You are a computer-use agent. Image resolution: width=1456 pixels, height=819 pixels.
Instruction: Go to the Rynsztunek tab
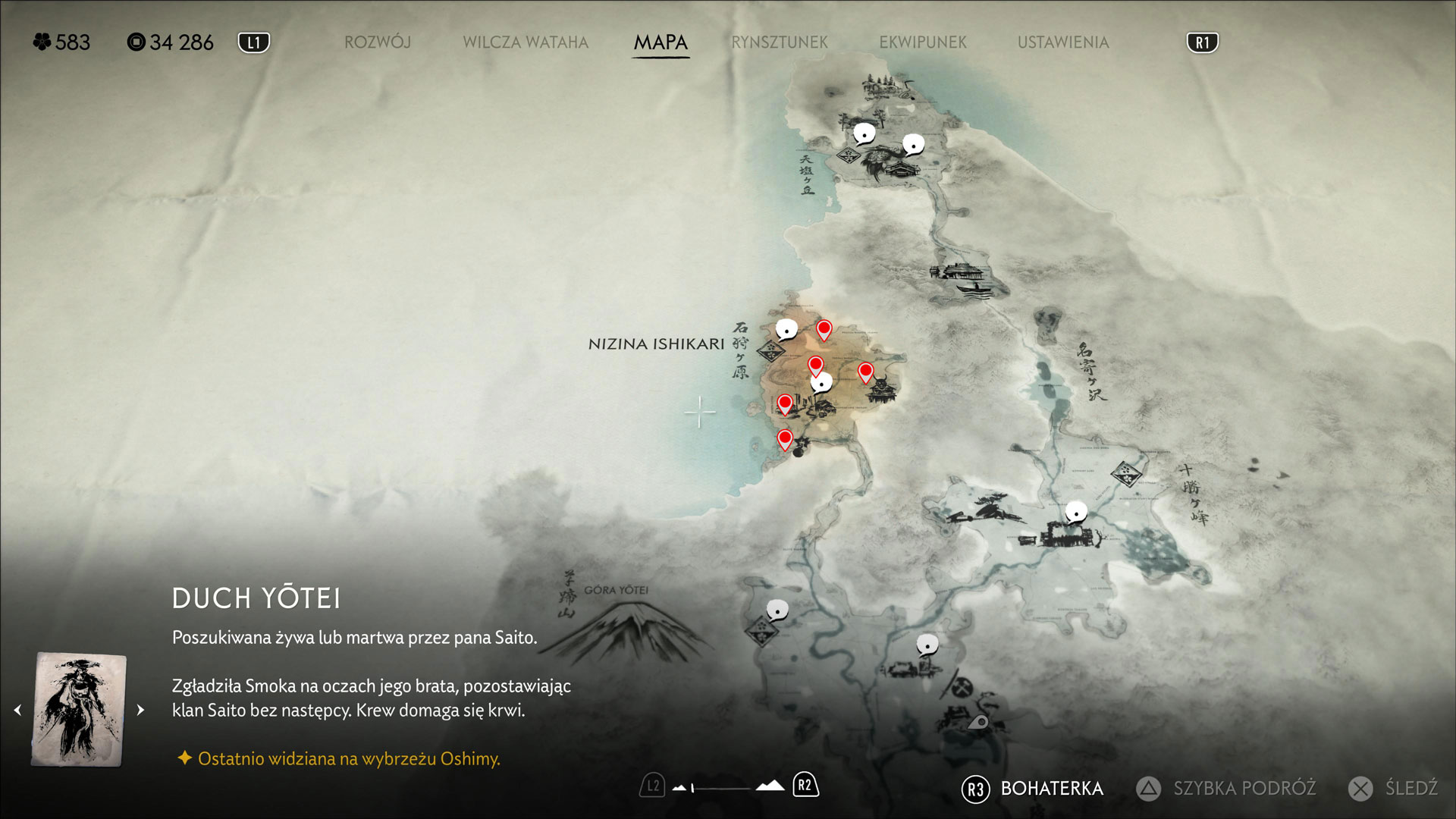(780, 42)
